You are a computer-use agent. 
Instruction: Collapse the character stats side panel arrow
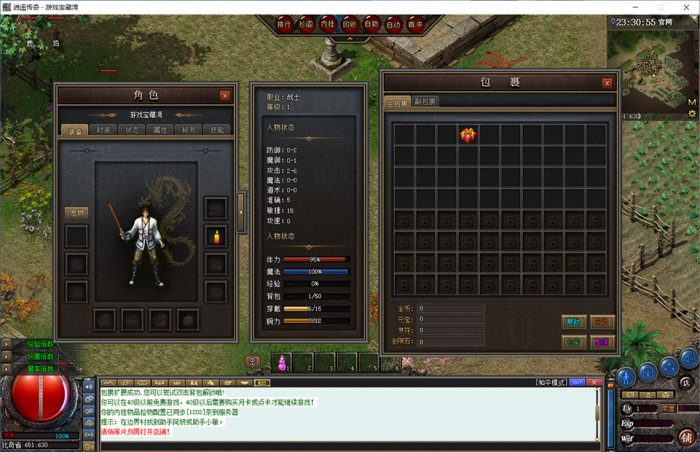point(240,211)
